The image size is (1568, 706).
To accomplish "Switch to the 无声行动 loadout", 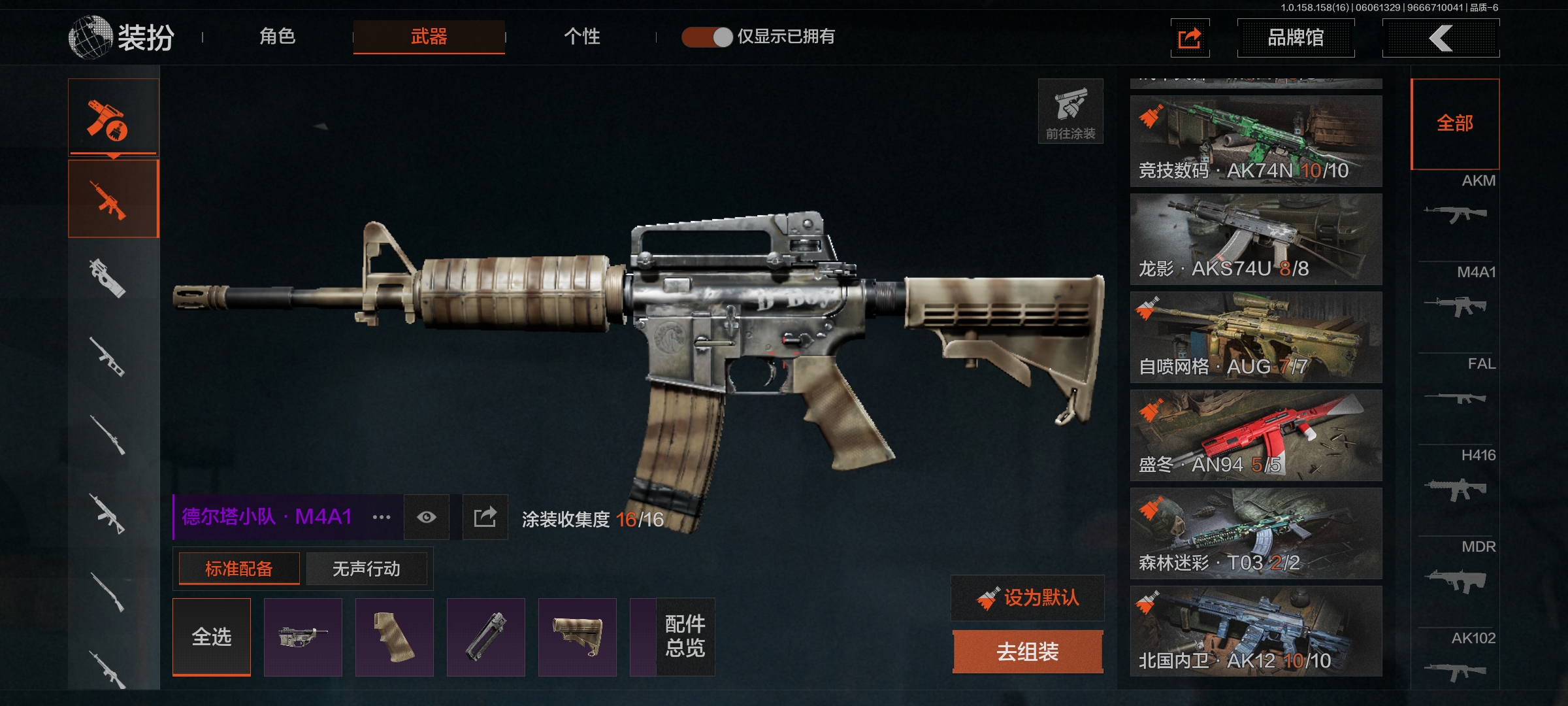I will pyautogui.click(x=366, y=569).
